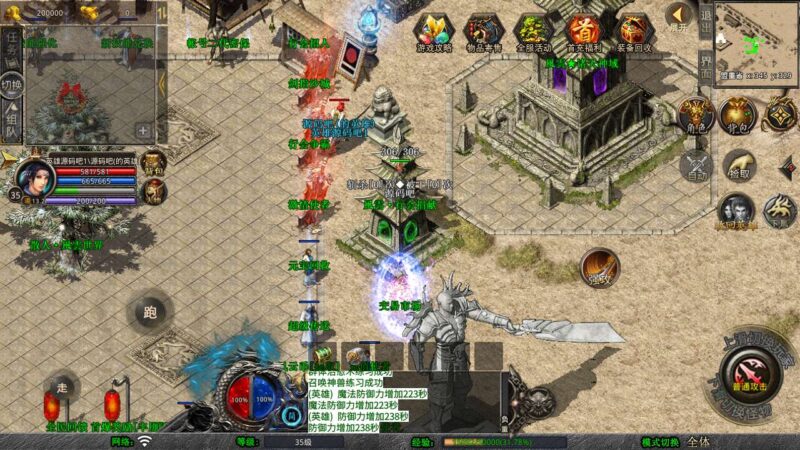The image size is (800, 450).
Task: Open the 装备回收 equipment recycling icon
Action: click(x=632, y=32)
